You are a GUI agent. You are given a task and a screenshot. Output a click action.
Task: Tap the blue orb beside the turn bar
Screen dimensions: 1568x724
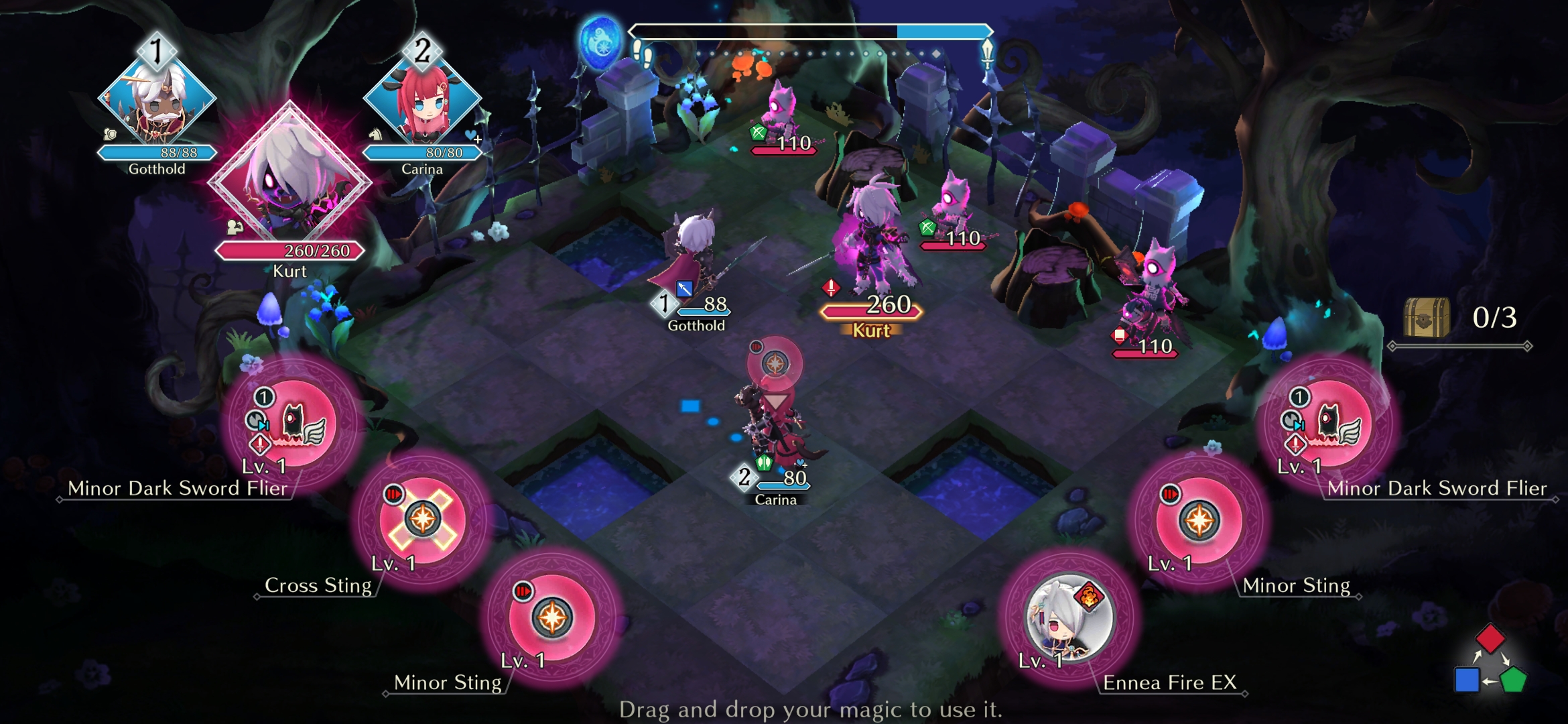point(600,42)
